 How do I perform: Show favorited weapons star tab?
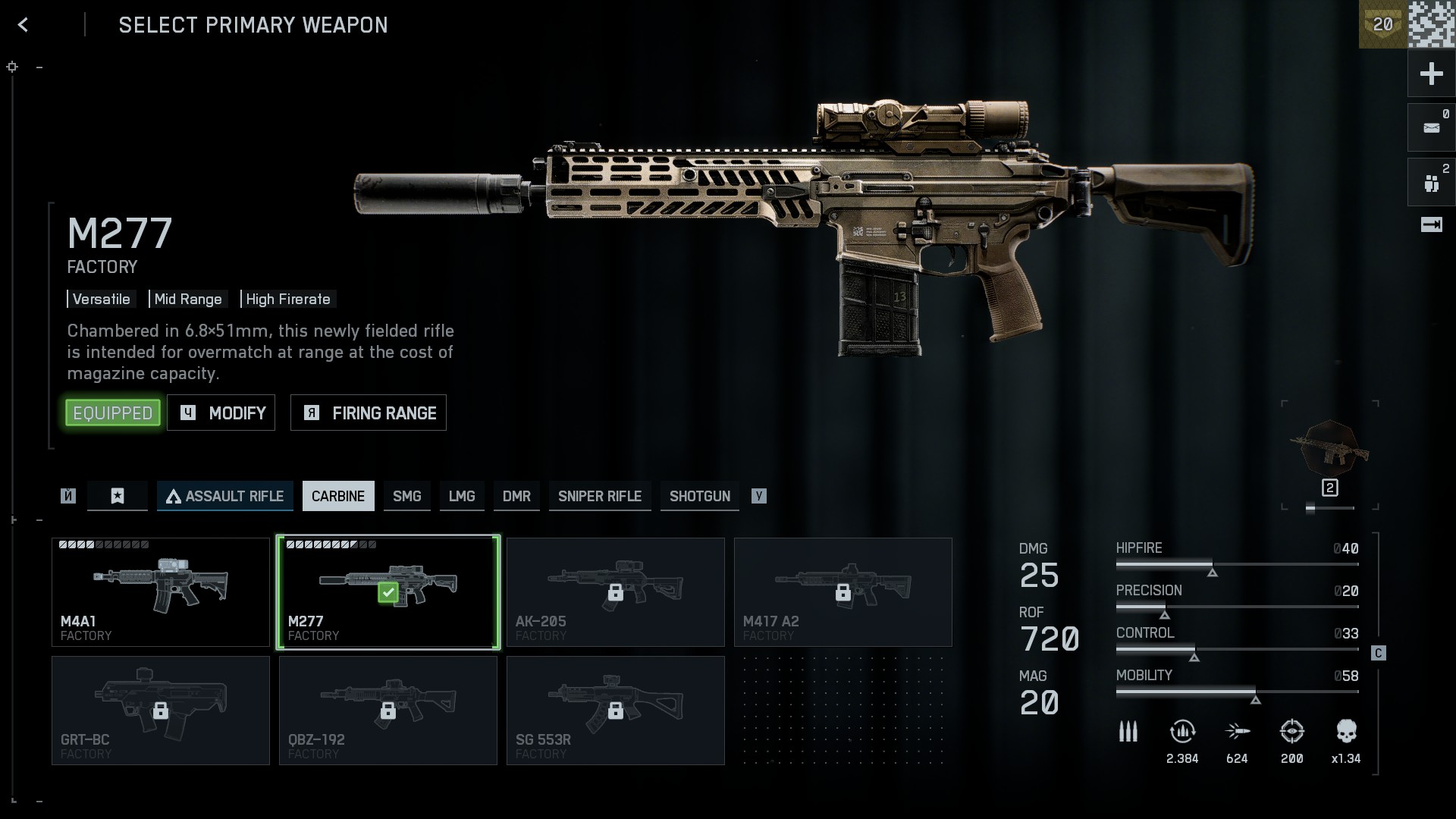[118, 496]
